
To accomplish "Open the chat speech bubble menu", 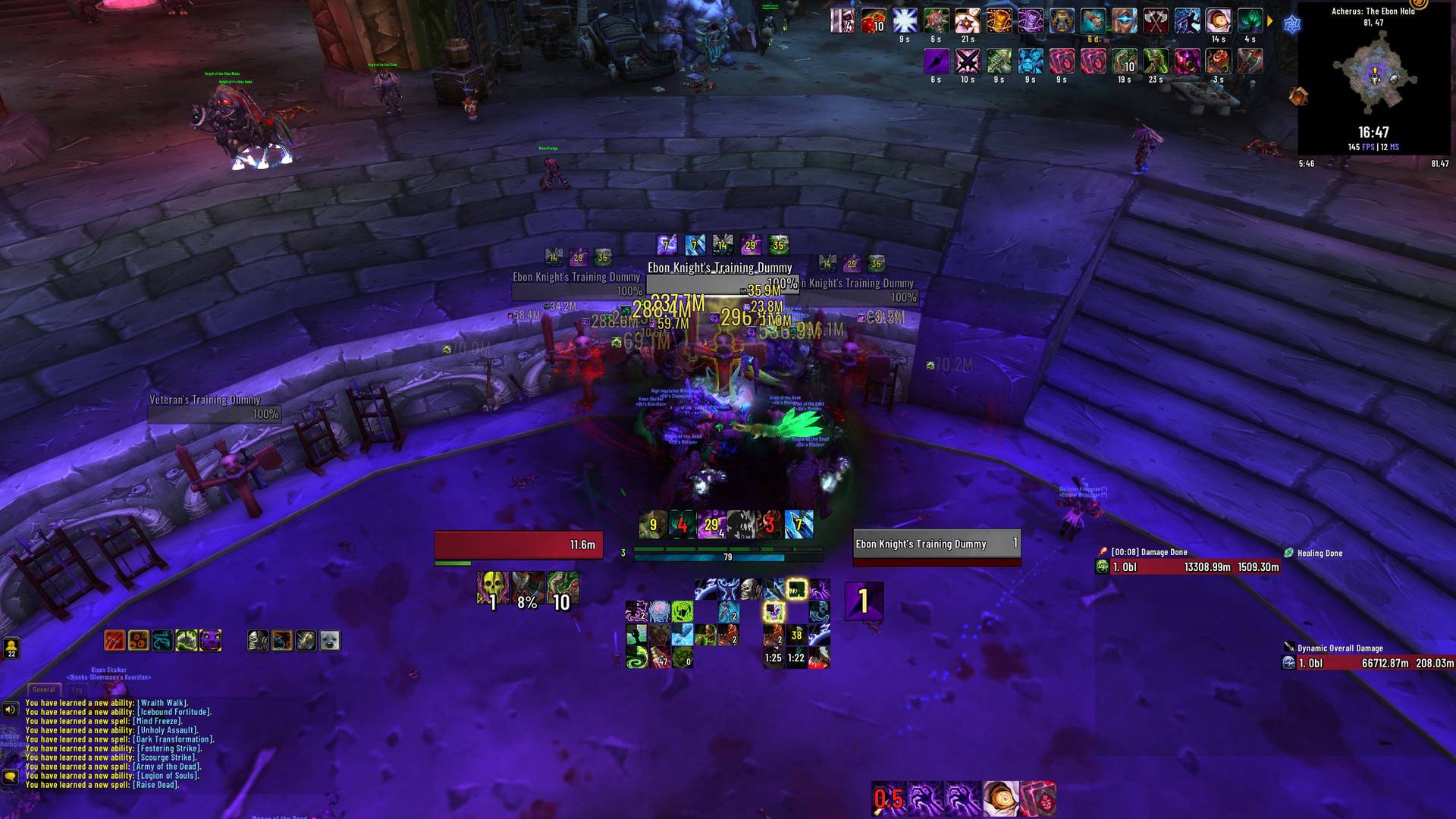I will click(10, 777).
